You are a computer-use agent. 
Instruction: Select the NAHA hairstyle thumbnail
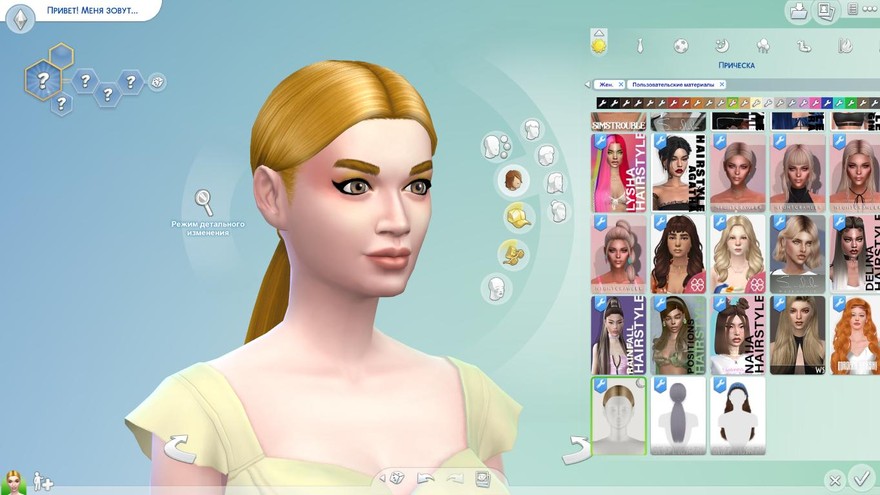point(738,334)
